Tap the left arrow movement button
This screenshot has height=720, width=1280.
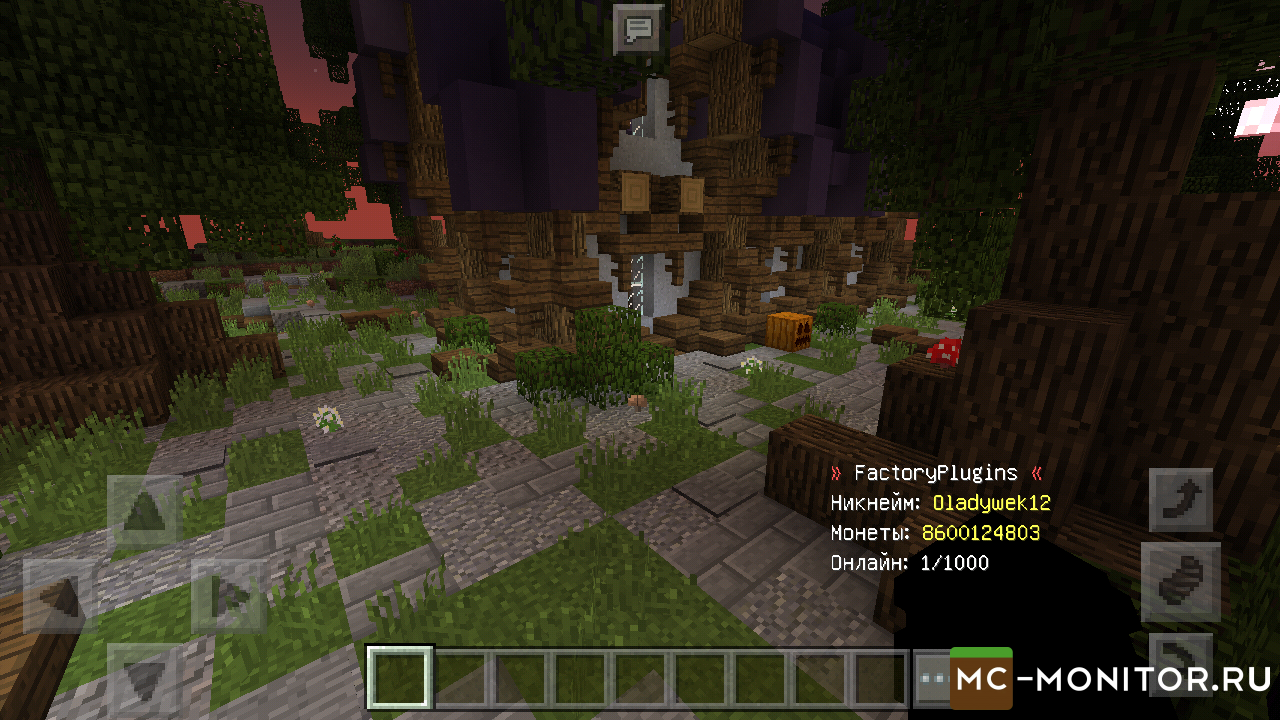point(59,597)
